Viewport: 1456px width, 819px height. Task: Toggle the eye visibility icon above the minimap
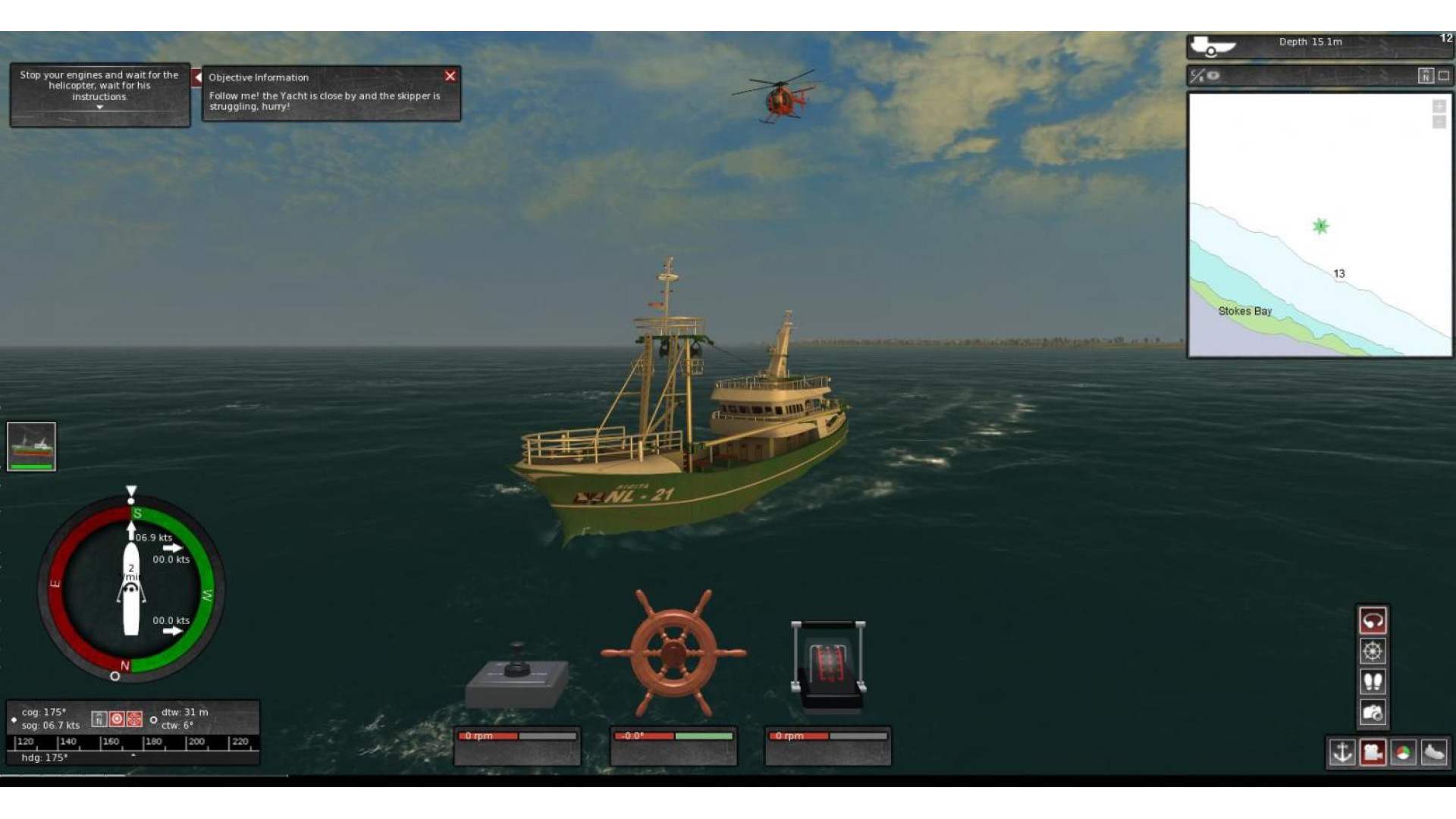point(1213,76)
